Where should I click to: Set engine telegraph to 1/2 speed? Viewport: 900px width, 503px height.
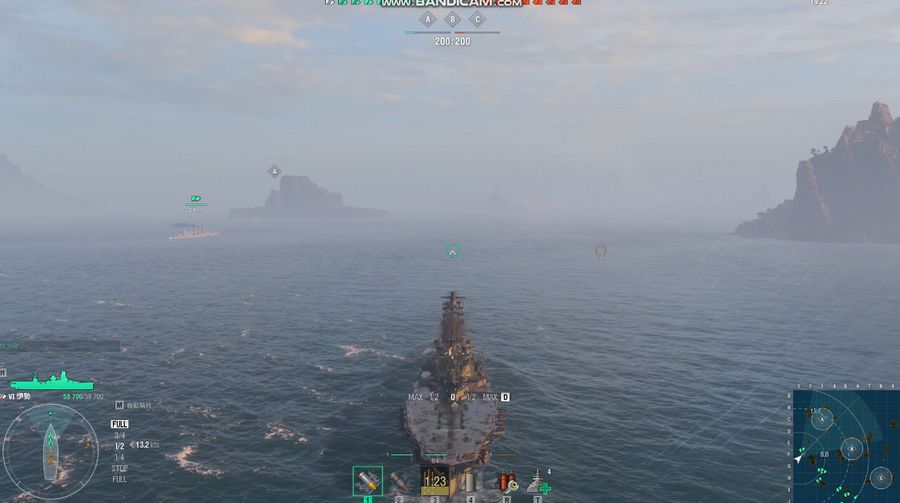click(119, 446)
